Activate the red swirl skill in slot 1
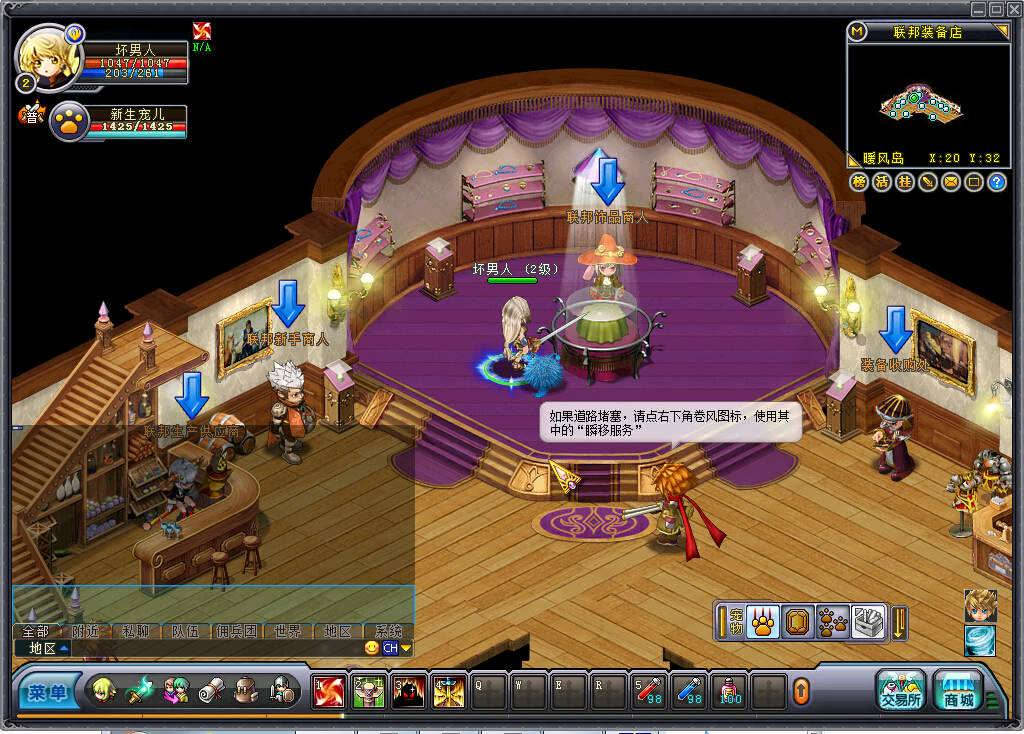 click(x=328, y=691)
